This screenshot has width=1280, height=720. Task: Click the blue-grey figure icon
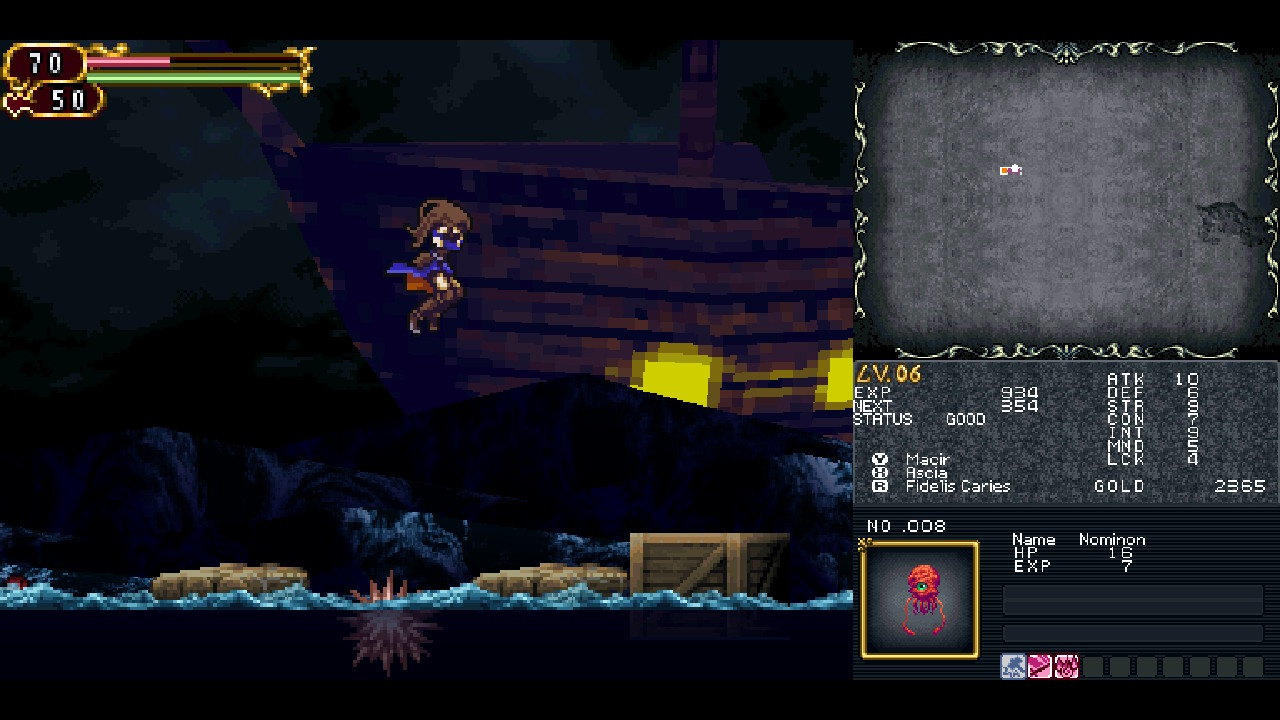[x=1013, y=667]
